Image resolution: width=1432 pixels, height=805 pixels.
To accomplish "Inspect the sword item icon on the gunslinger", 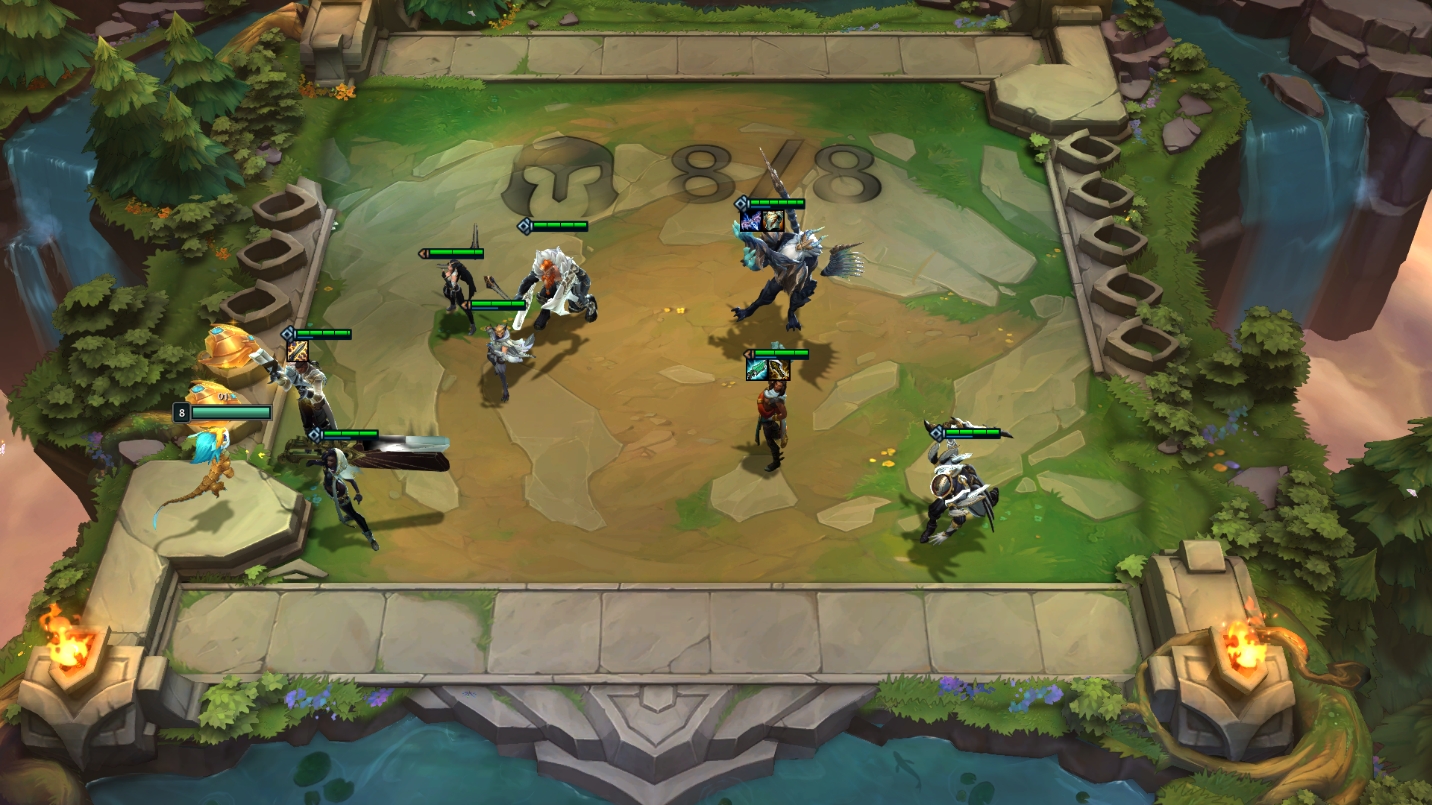I will click(x=298, y=351).
